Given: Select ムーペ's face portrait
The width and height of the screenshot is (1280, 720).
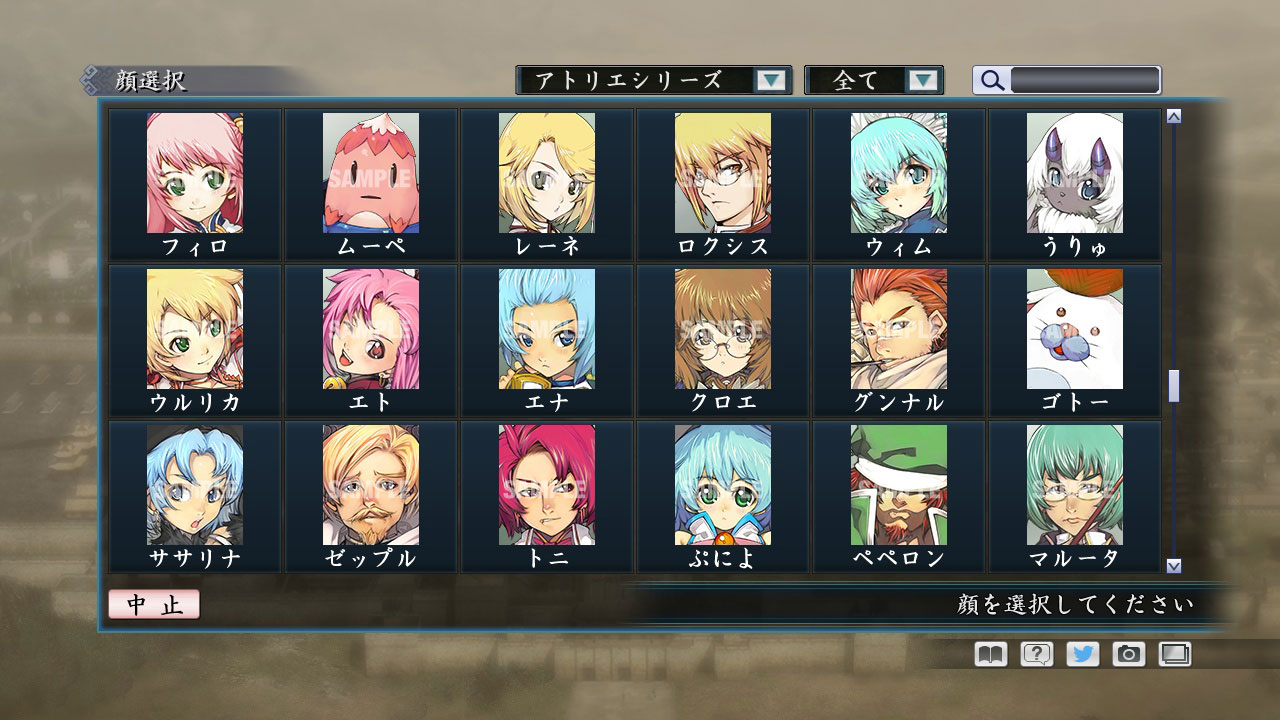Looking at the screenshot, I should (372, 175).
